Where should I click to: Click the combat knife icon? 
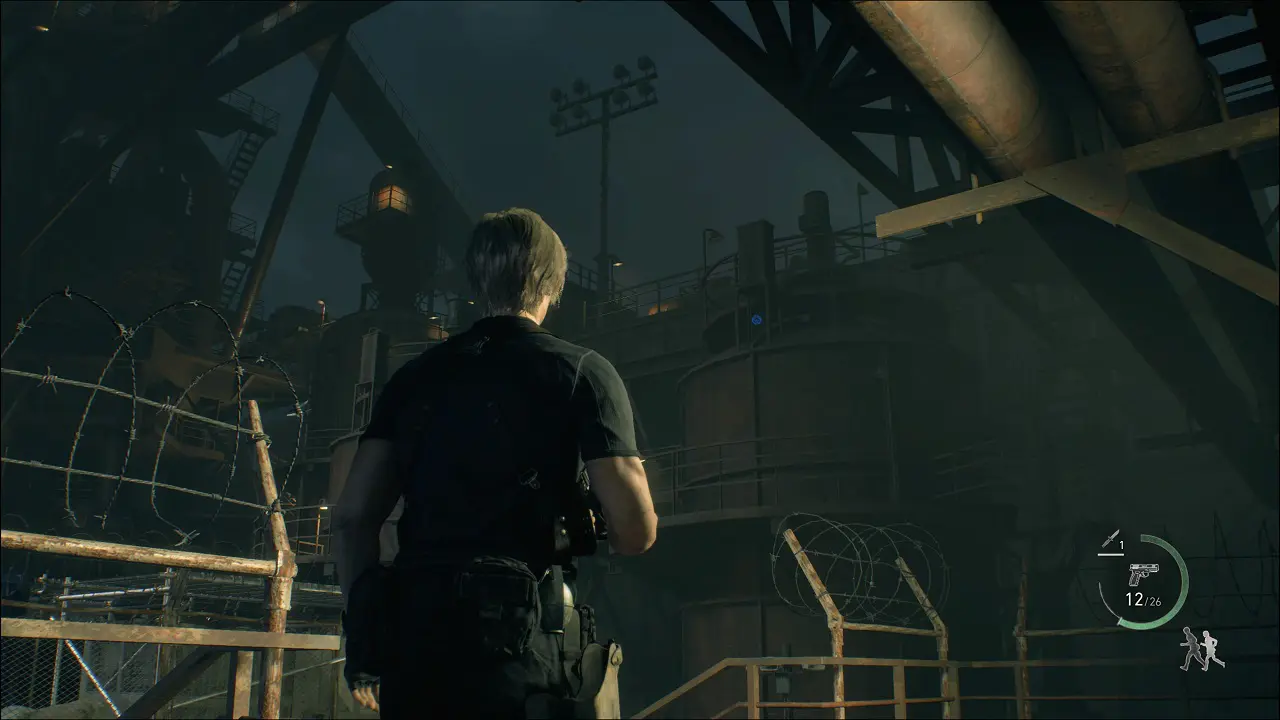tap(1109, 540)
